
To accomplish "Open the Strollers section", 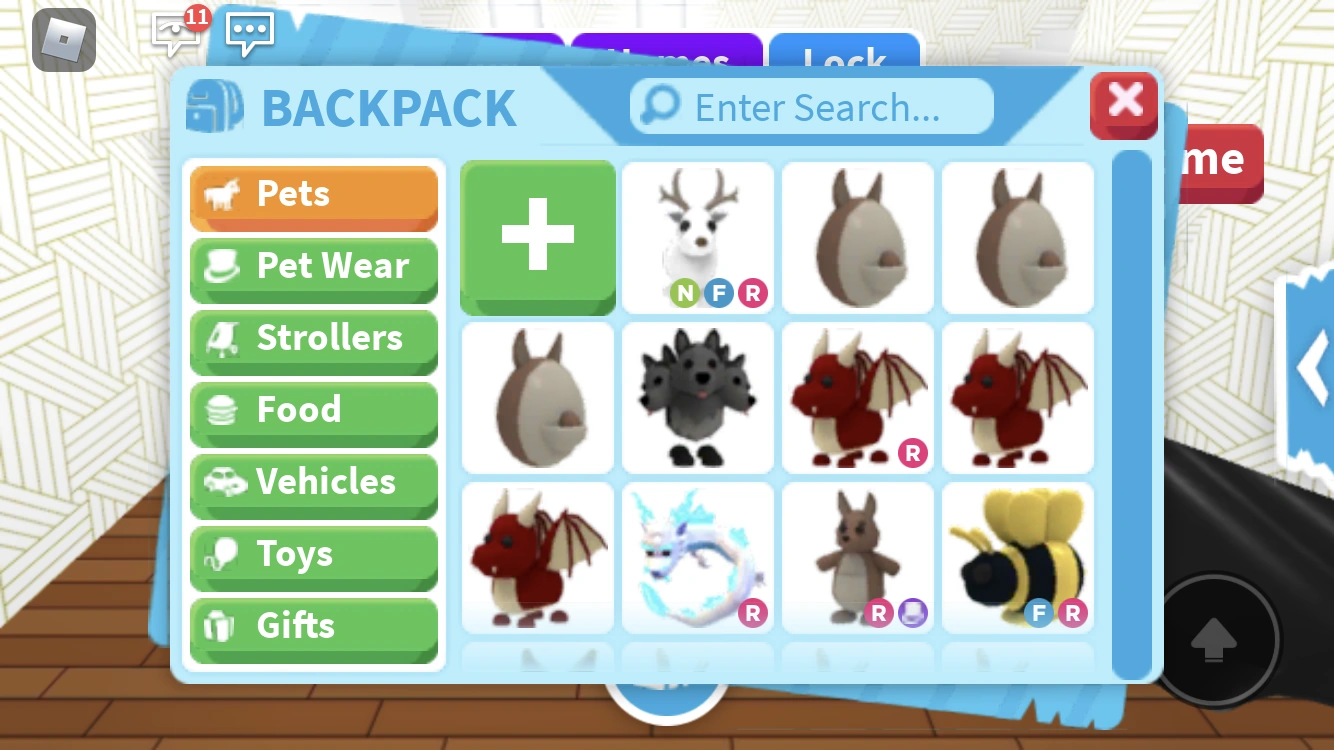I will point(313,338).
